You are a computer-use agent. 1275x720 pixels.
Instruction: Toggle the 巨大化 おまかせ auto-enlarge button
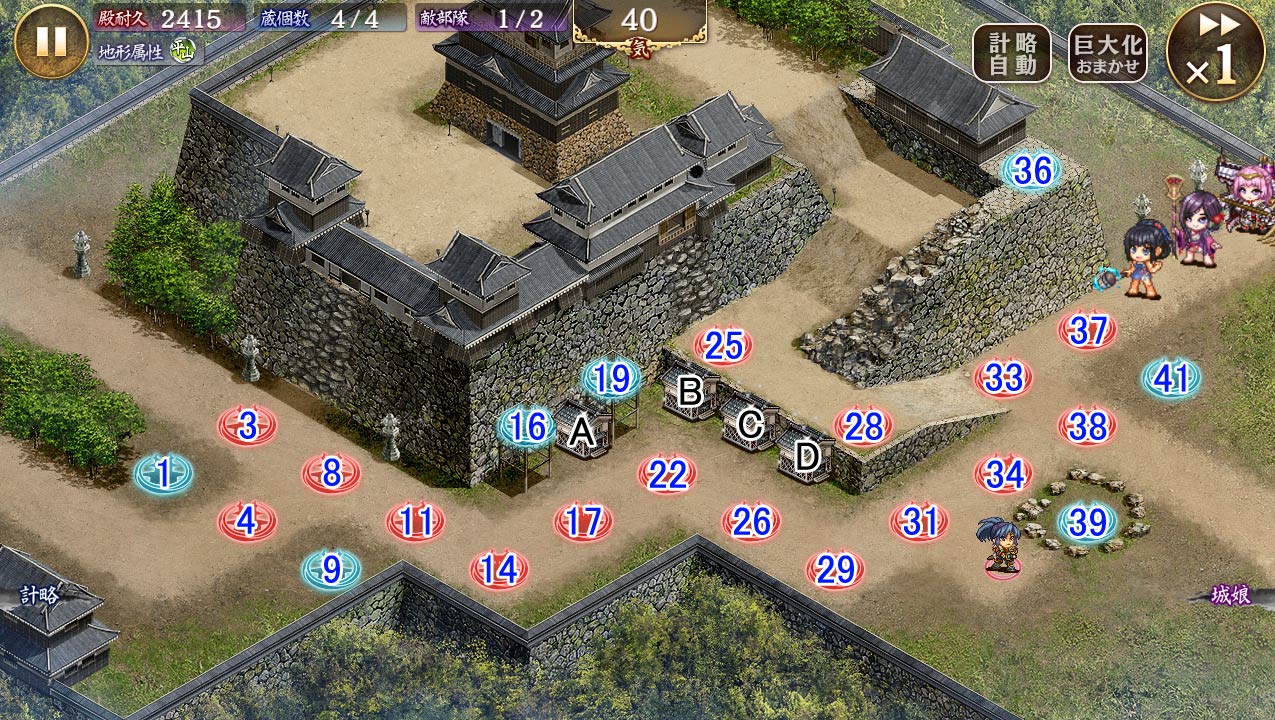tap(1107, 53)
